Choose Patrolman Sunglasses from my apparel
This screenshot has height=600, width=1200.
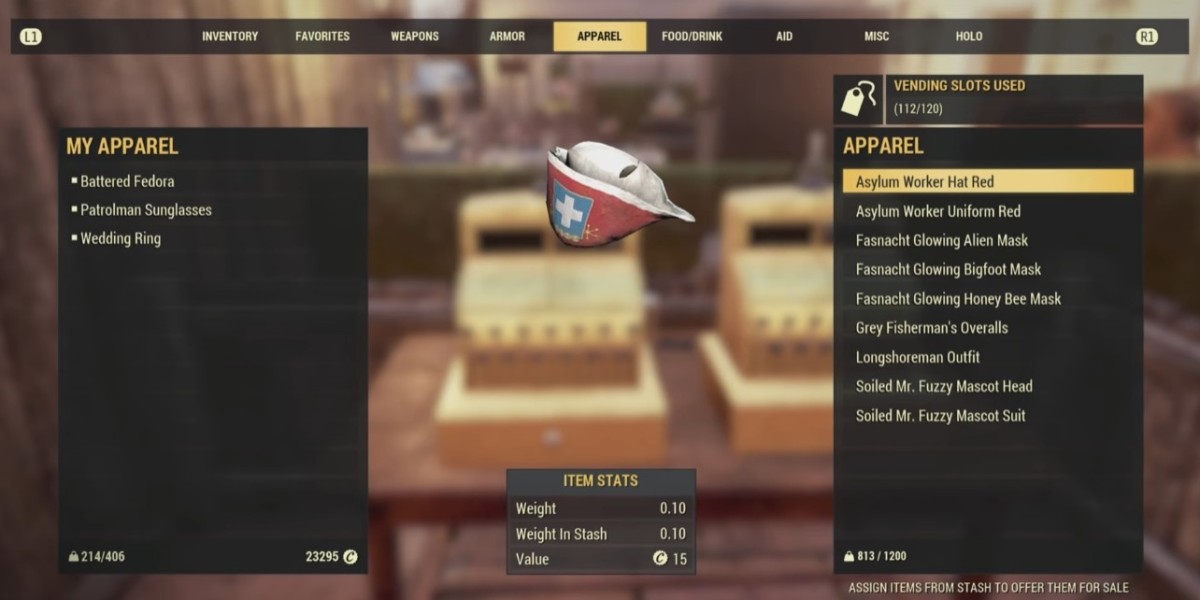(146, 210)
